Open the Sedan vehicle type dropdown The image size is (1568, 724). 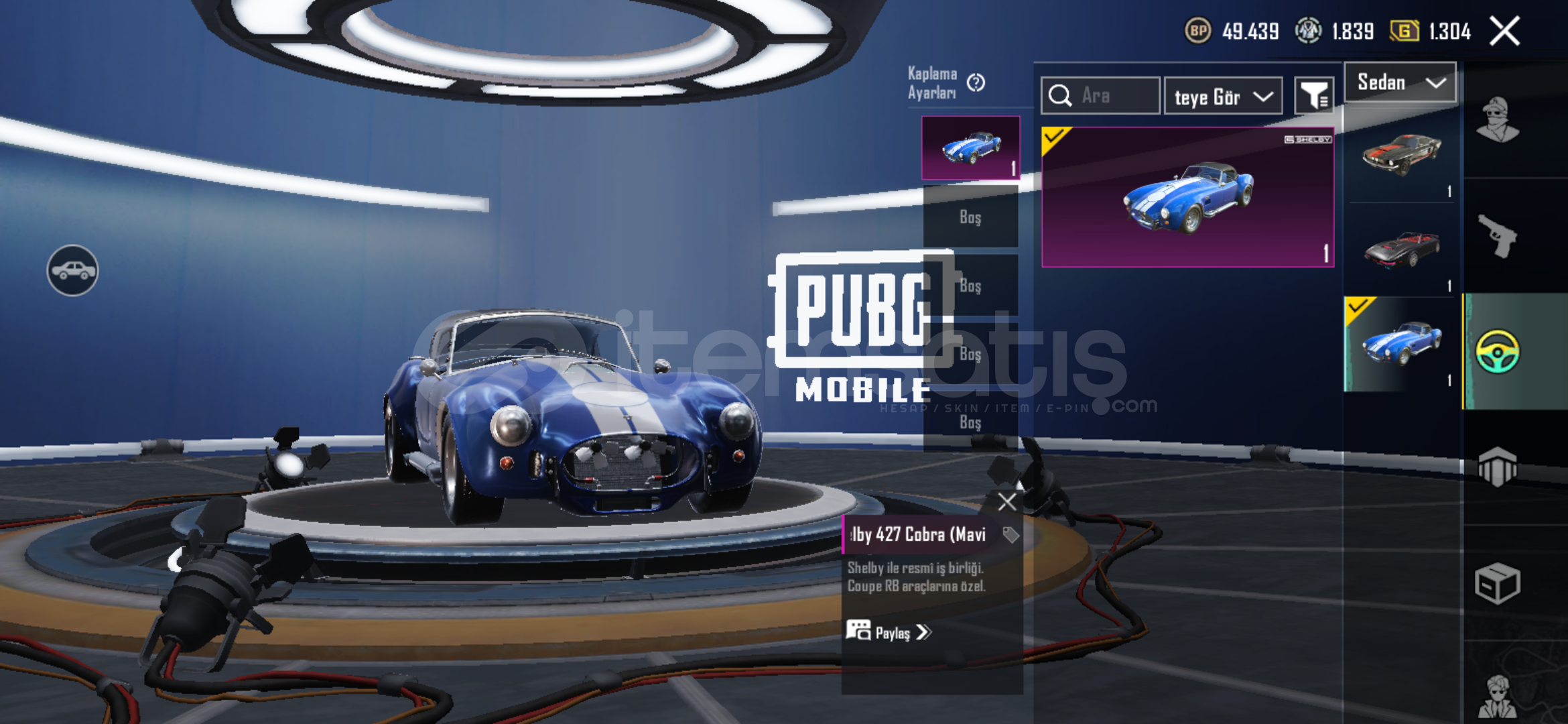coord(1400,82)
